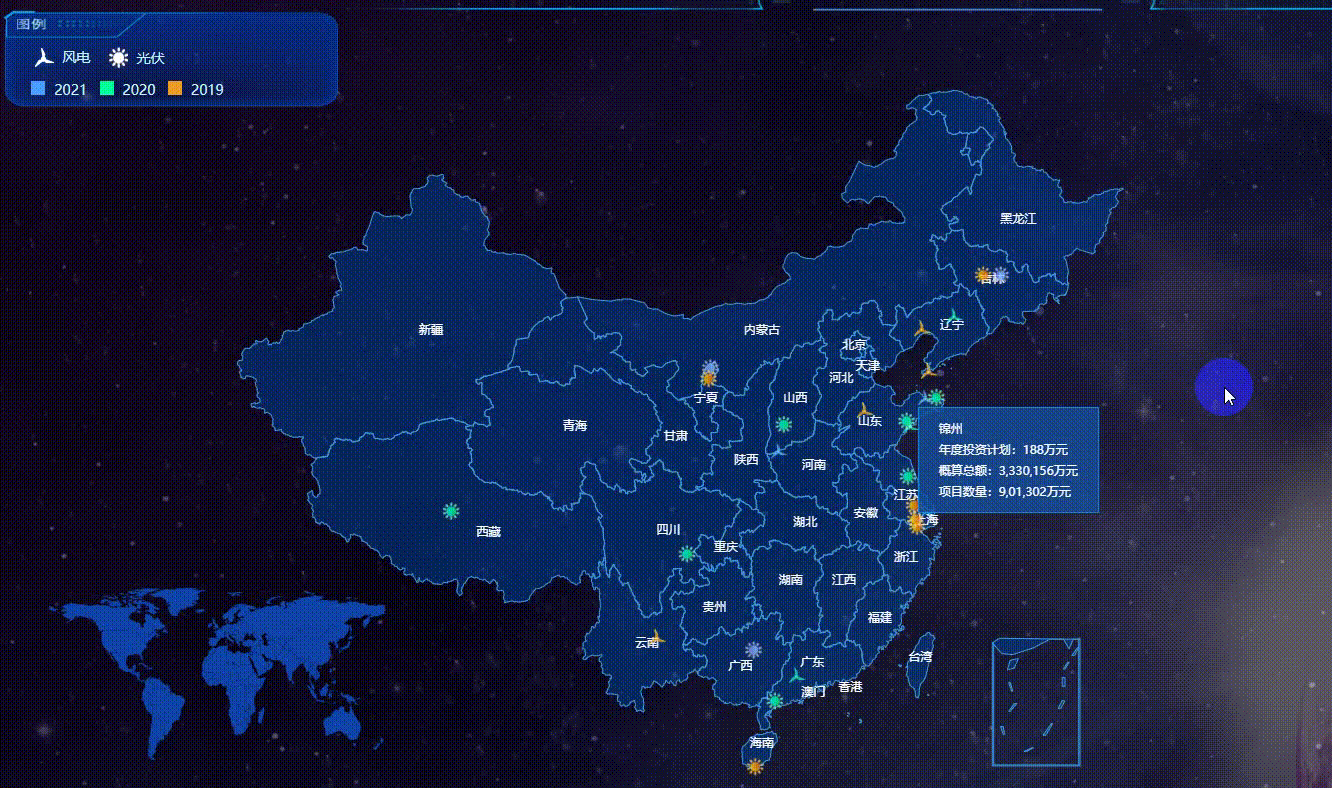Select the 风电 wind turbine legend icon
This screenshot has width=1332, height=788.
[42, 56]
